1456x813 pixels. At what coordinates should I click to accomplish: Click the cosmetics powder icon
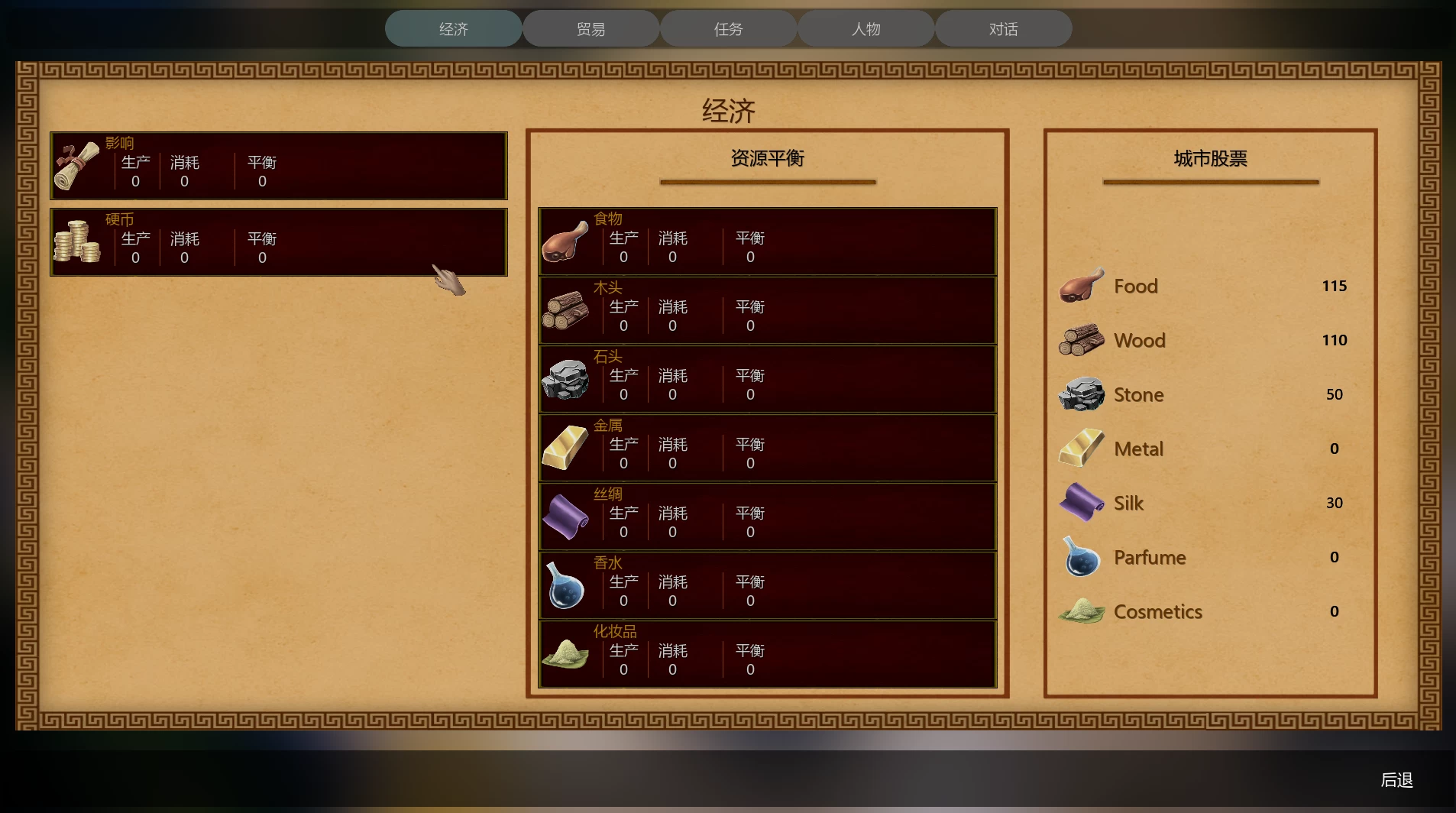[565, 655]
